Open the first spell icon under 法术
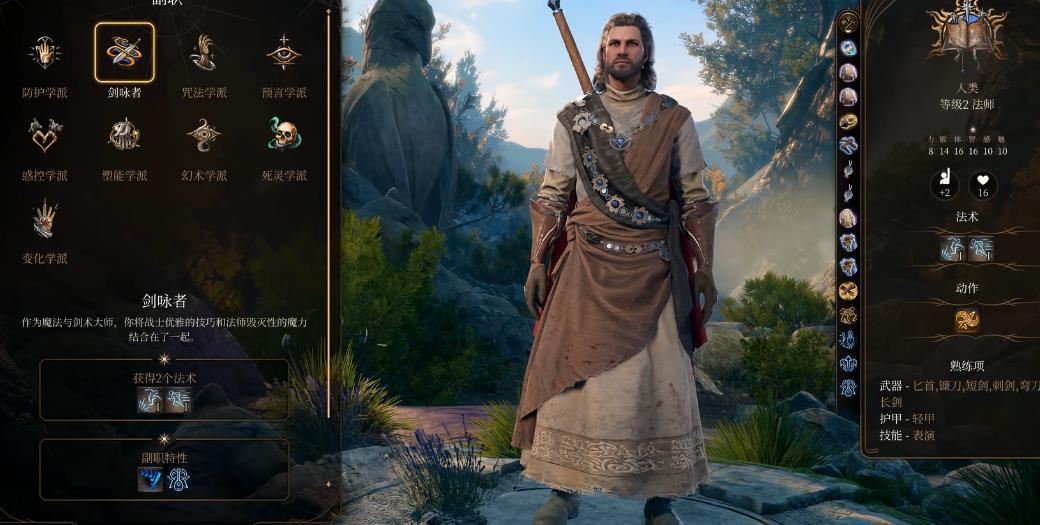This screenshot has height=525, width=1040. point(951,249)
